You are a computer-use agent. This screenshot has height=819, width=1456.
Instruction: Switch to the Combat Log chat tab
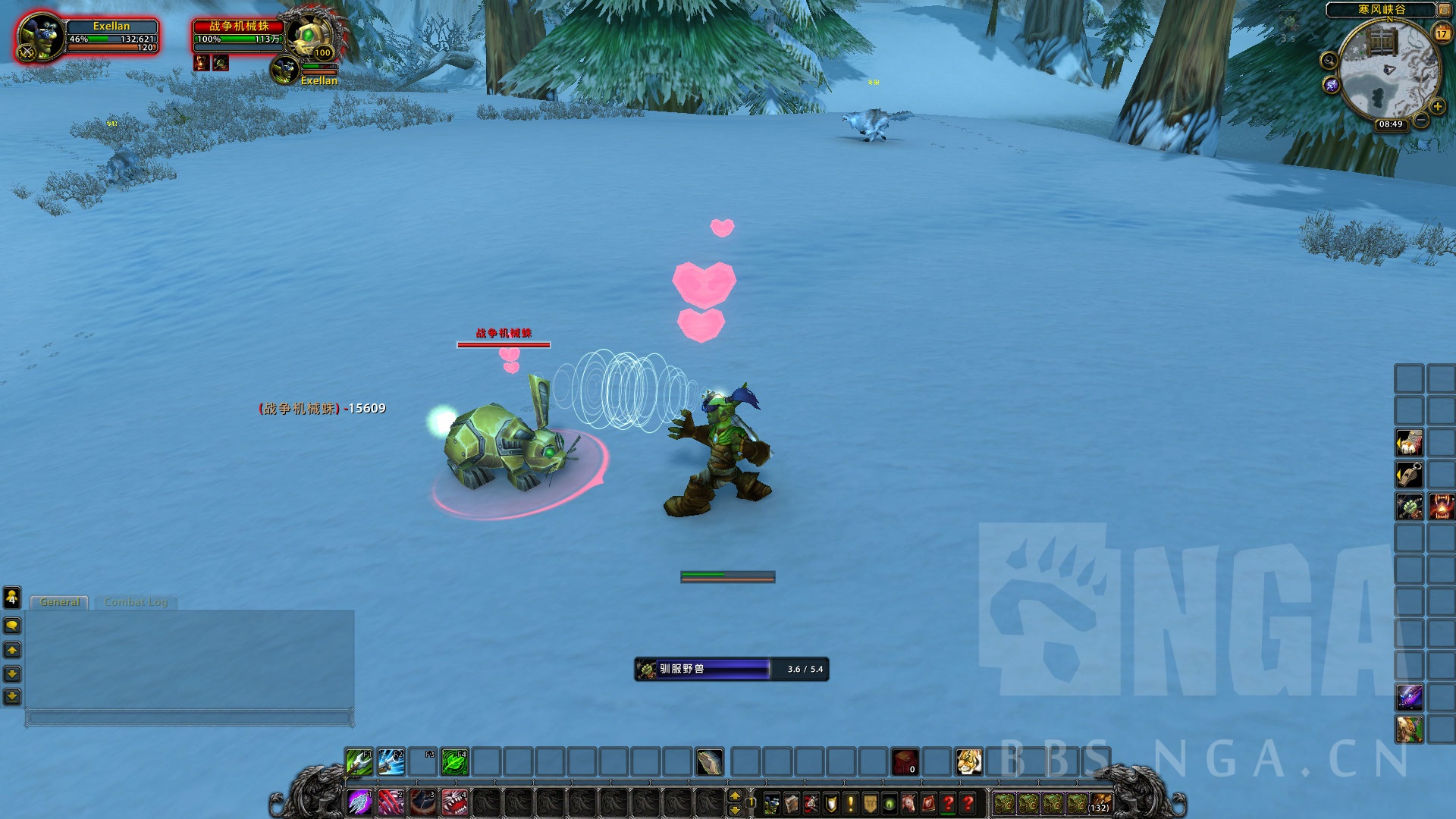point(136,602)
